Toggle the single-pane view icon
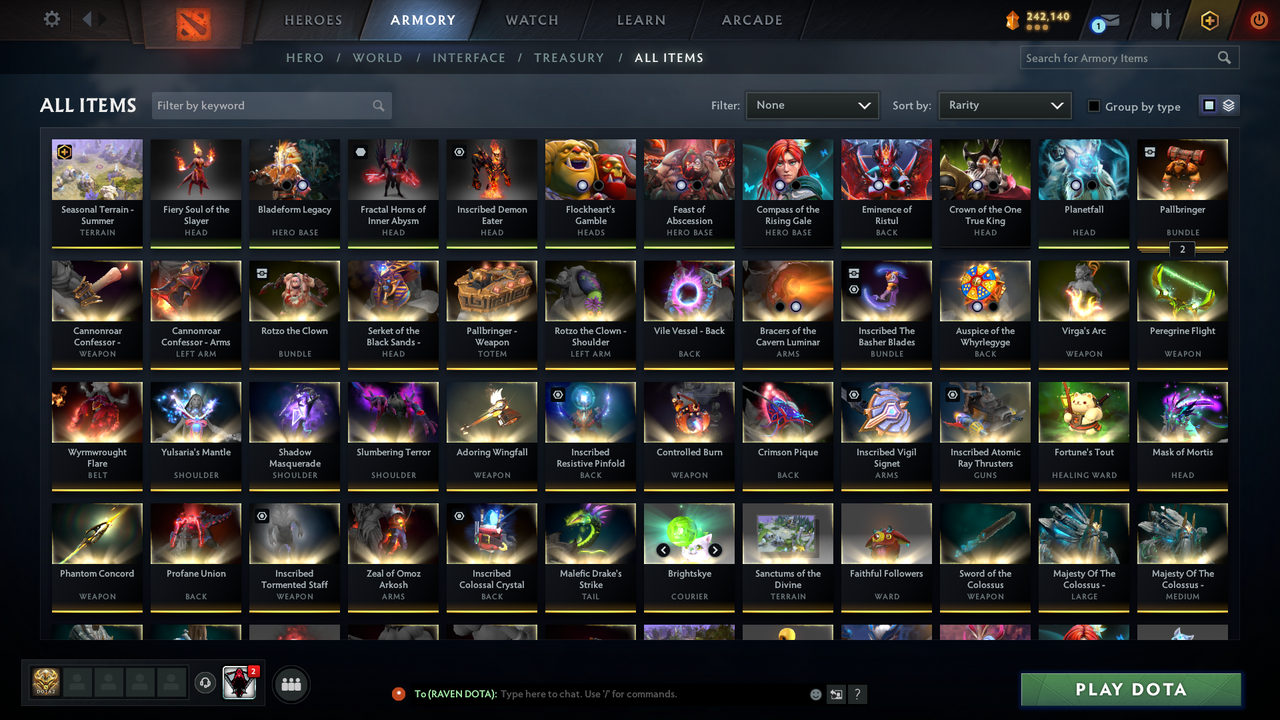Viewport: 1280px width, 720px height. coord(1210,105)
